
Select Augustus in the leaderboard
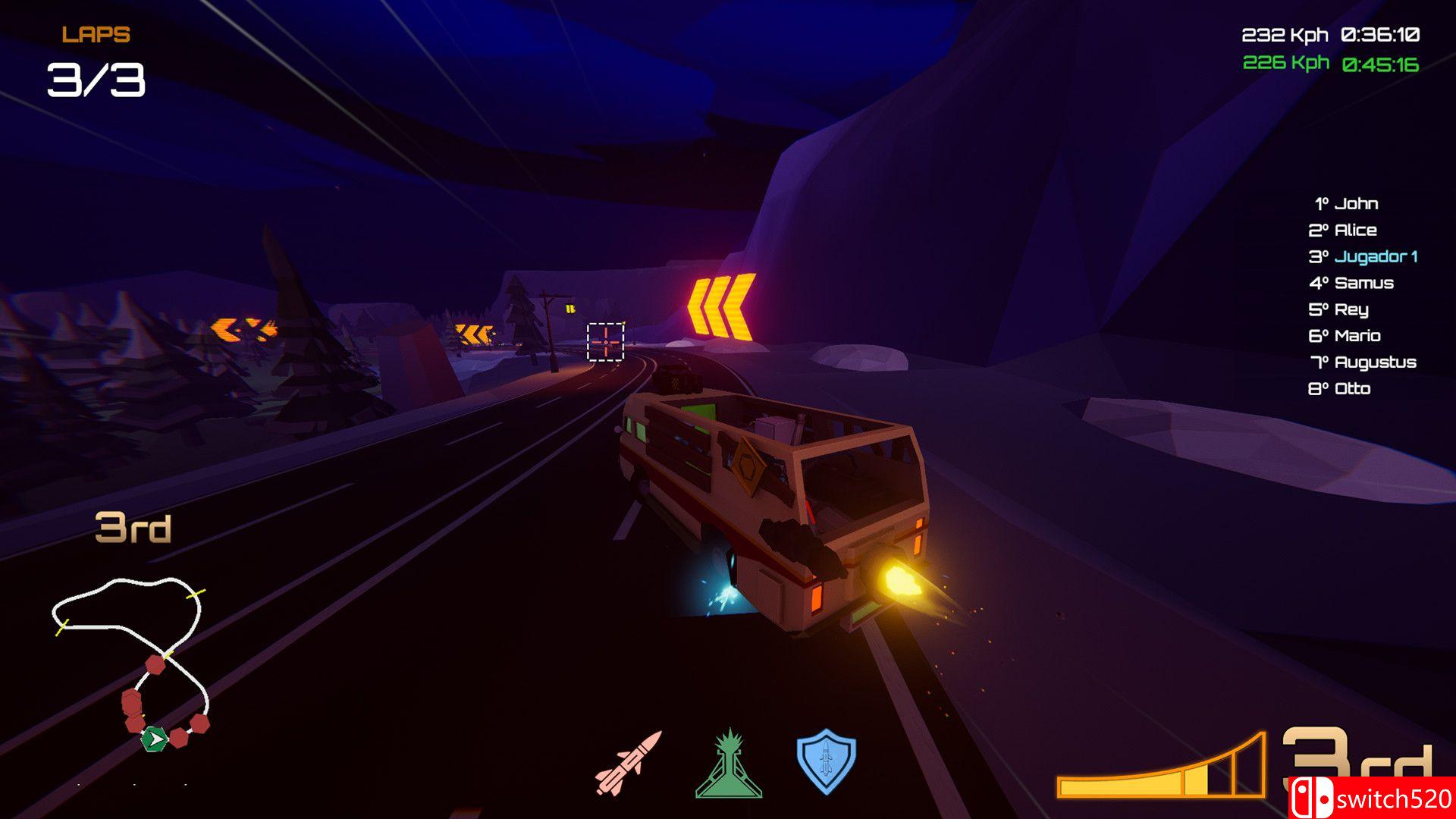(1363, 362)
